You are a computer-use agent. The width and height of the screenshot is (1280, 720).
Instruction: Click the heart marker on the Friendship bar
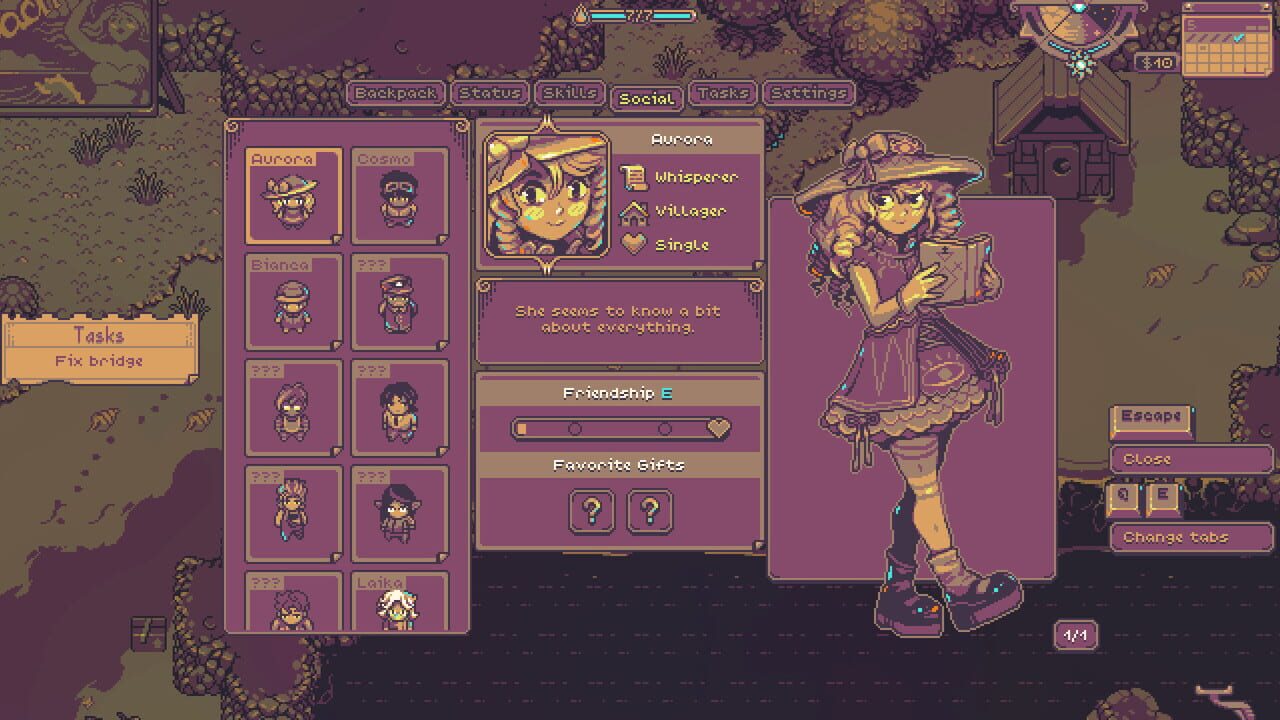click(716, 428)
